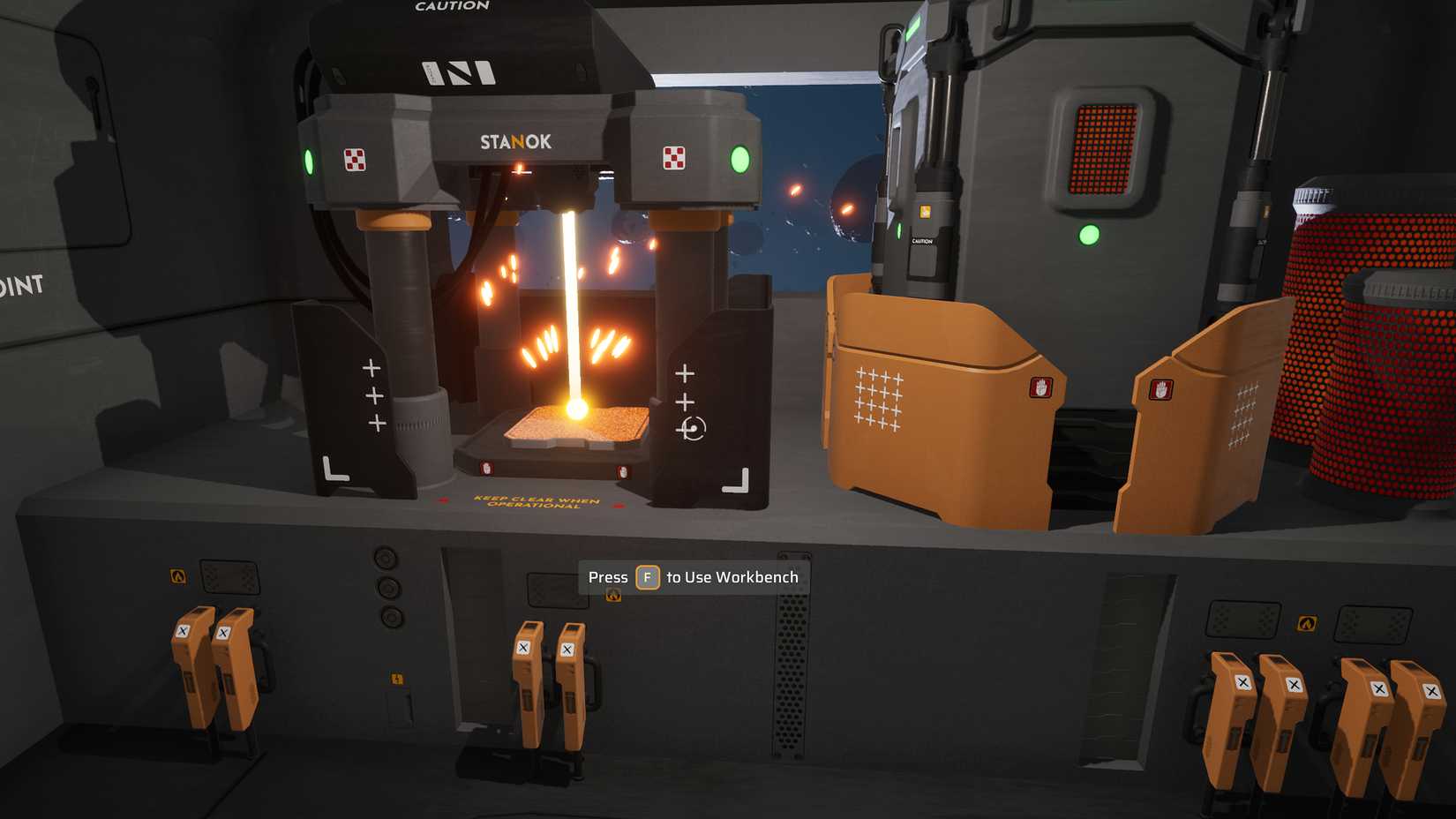Click the flame hazard icon near the right levers

pyautogui.click(x=1309, y=623)
